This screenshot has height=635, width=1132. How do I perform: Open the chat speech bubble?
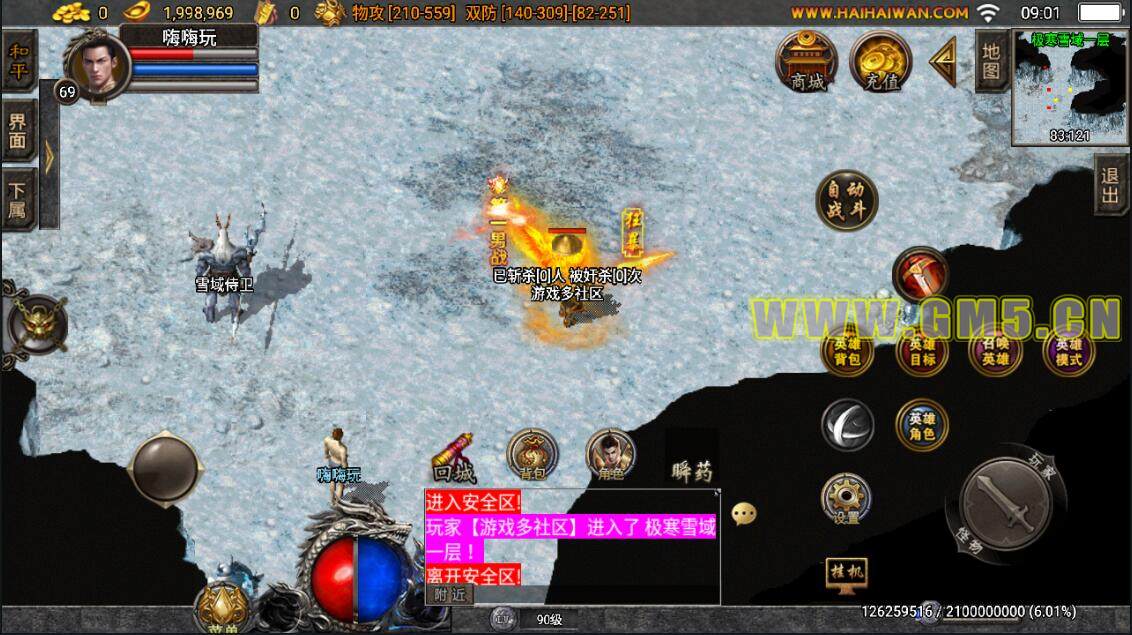tap(744, 514)
